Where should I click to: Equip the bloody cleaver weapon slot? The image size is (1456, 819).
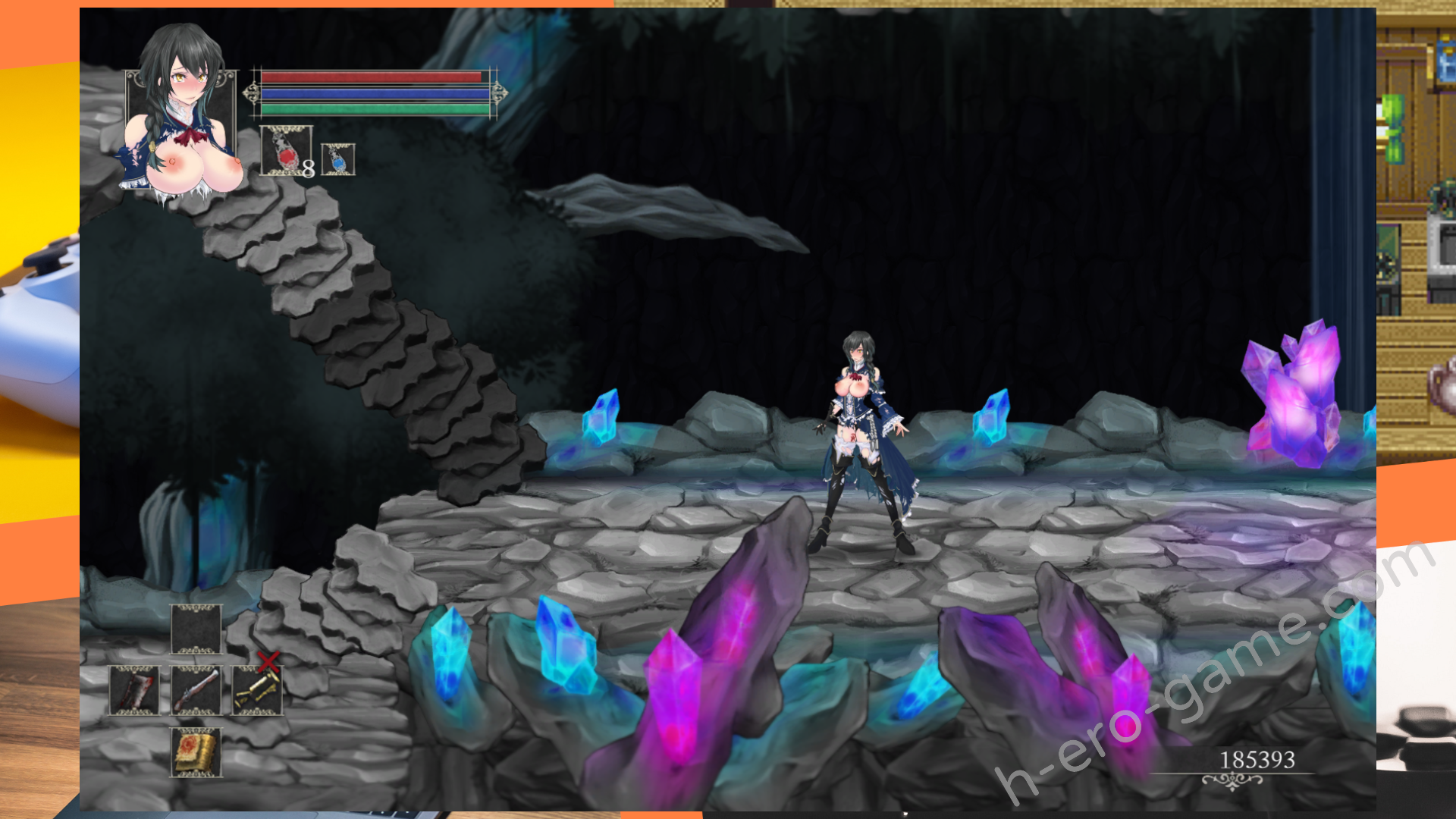(x=134, y=691)
